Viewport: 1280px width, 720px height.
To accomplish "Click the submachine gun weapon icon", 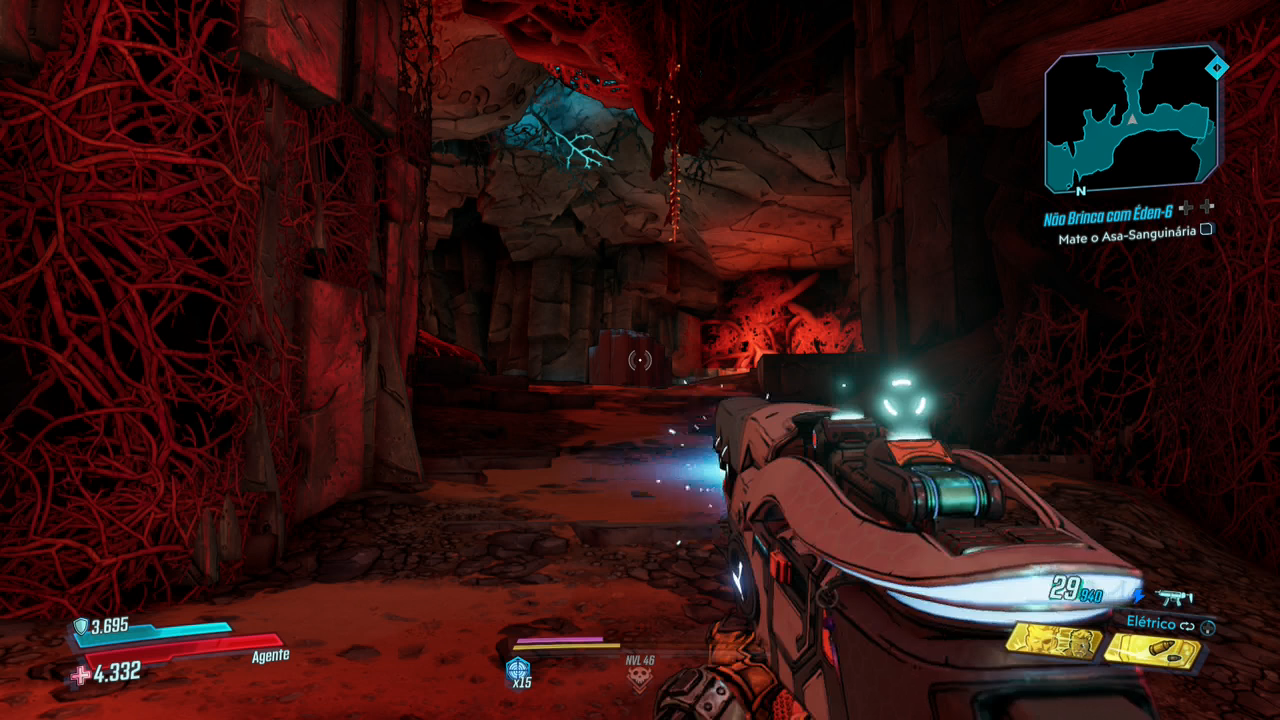I will click(1172, 598).
